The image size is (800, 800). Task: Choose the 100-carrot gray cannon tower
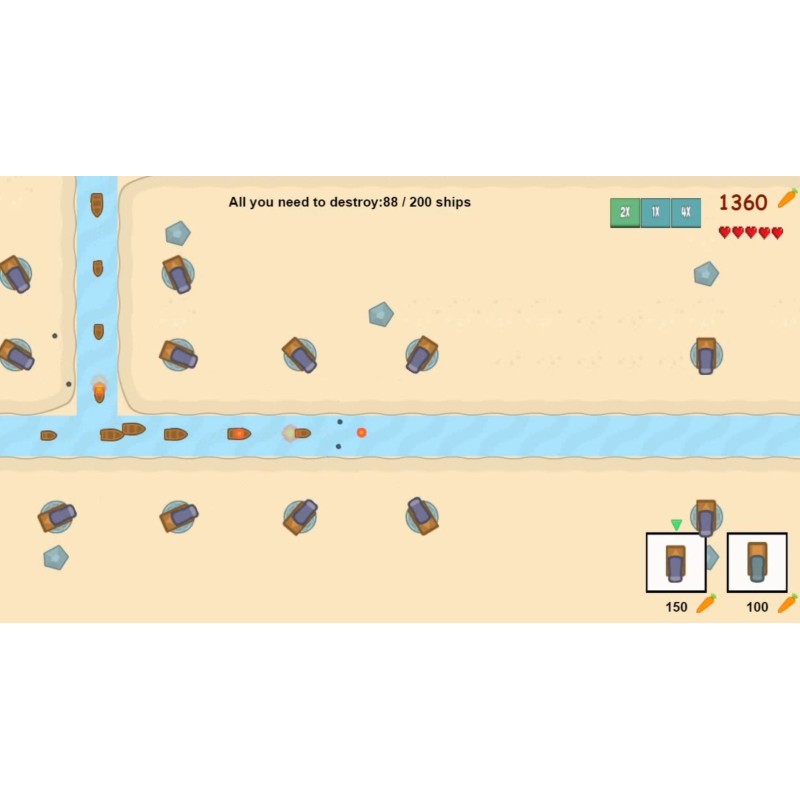pyautogui.click(x=757, y=562)
